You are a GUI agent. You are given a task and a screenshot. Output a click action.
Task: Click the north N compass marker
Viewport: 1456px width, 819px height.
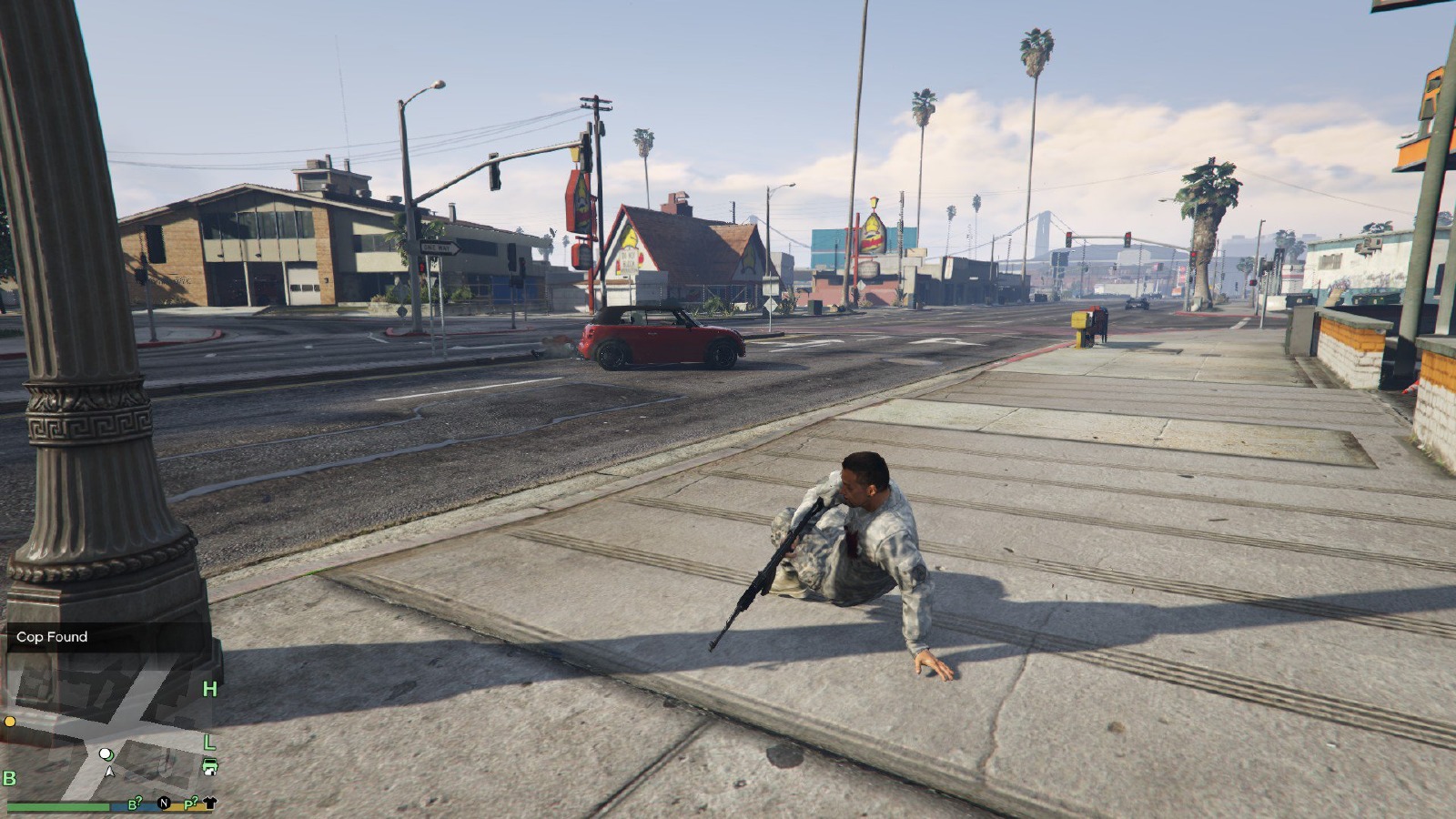(164, 803)
